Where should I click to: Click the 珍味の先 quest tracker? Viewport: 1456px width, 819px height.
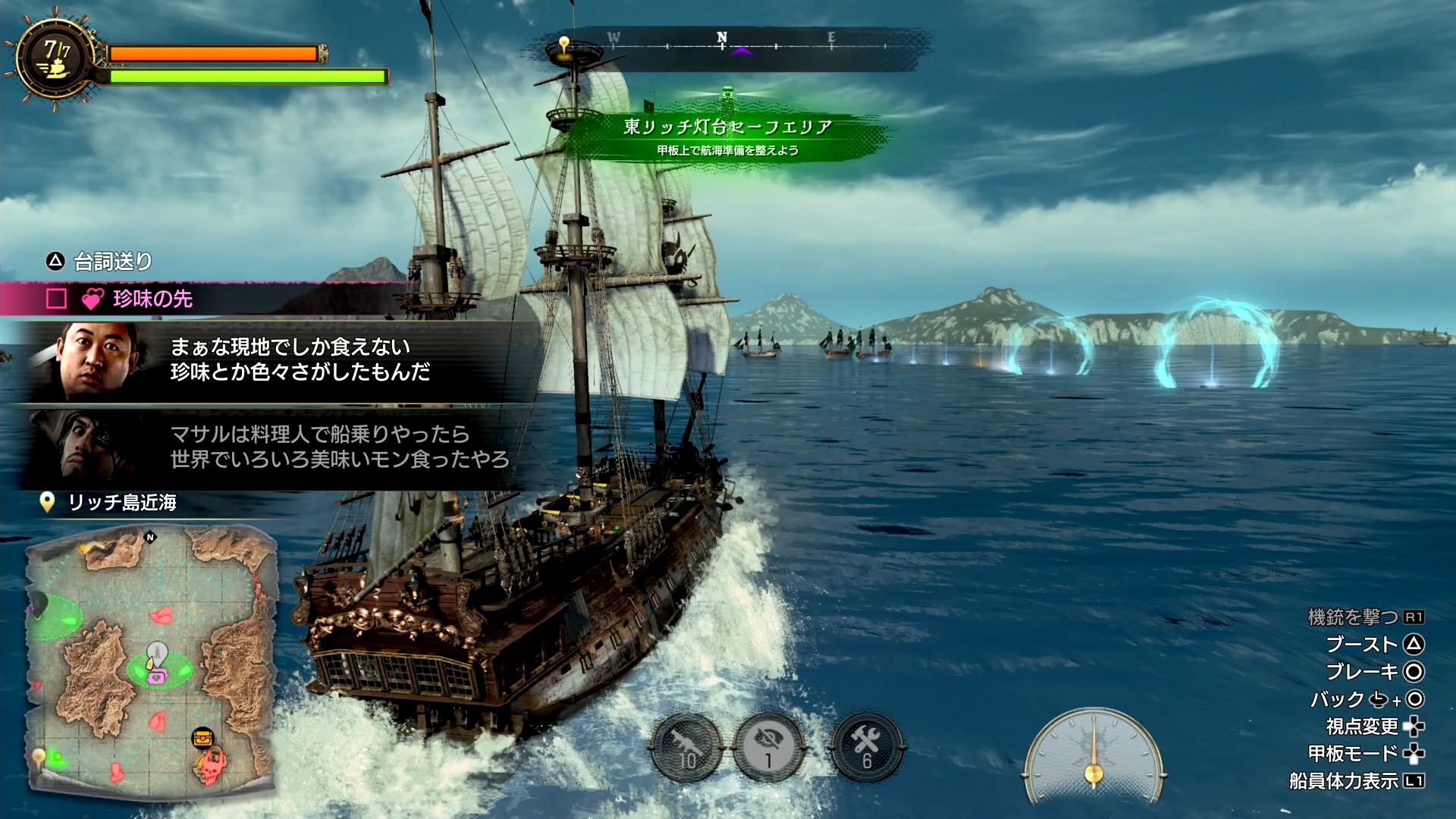click(x=152, y=299)
